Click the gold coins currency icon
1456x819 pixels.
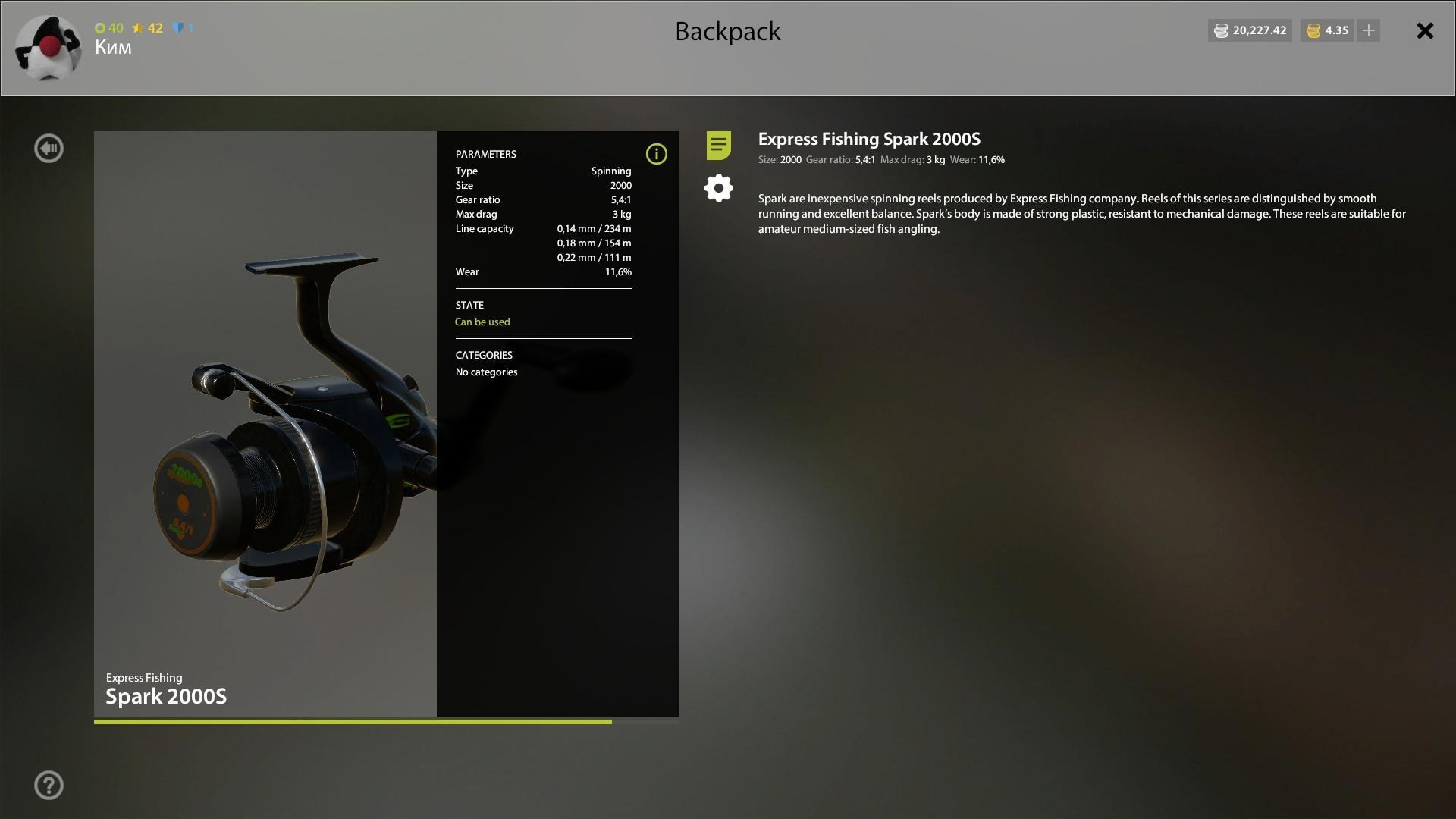pyautogui.click(x=1311, y=30)
